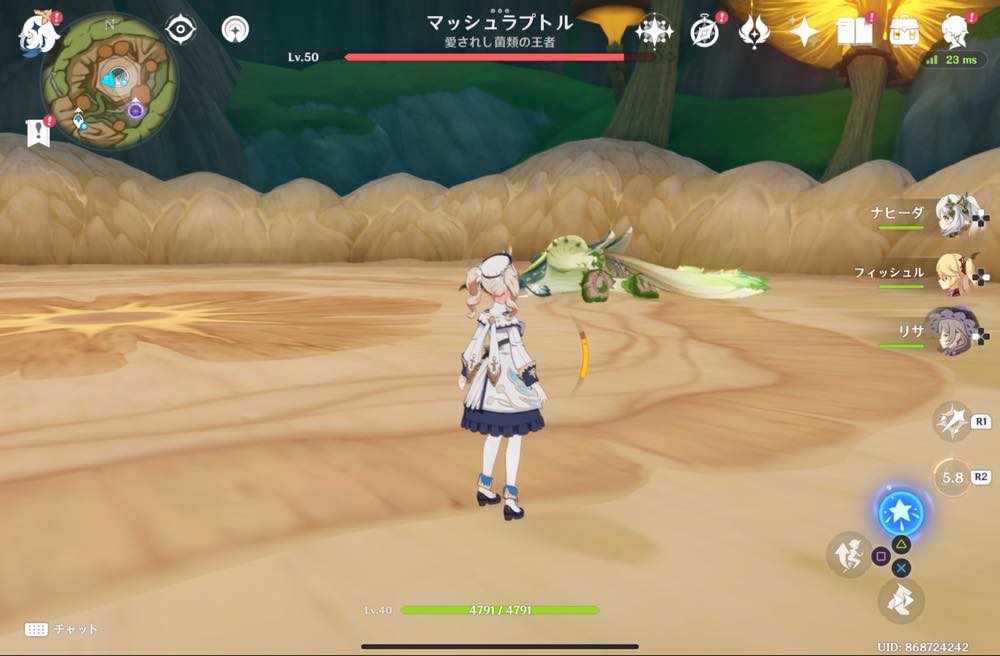This screenshot has height=656, width=1000.
Task: Open the Wish sparkle star icon
Action: pos(804,32)
